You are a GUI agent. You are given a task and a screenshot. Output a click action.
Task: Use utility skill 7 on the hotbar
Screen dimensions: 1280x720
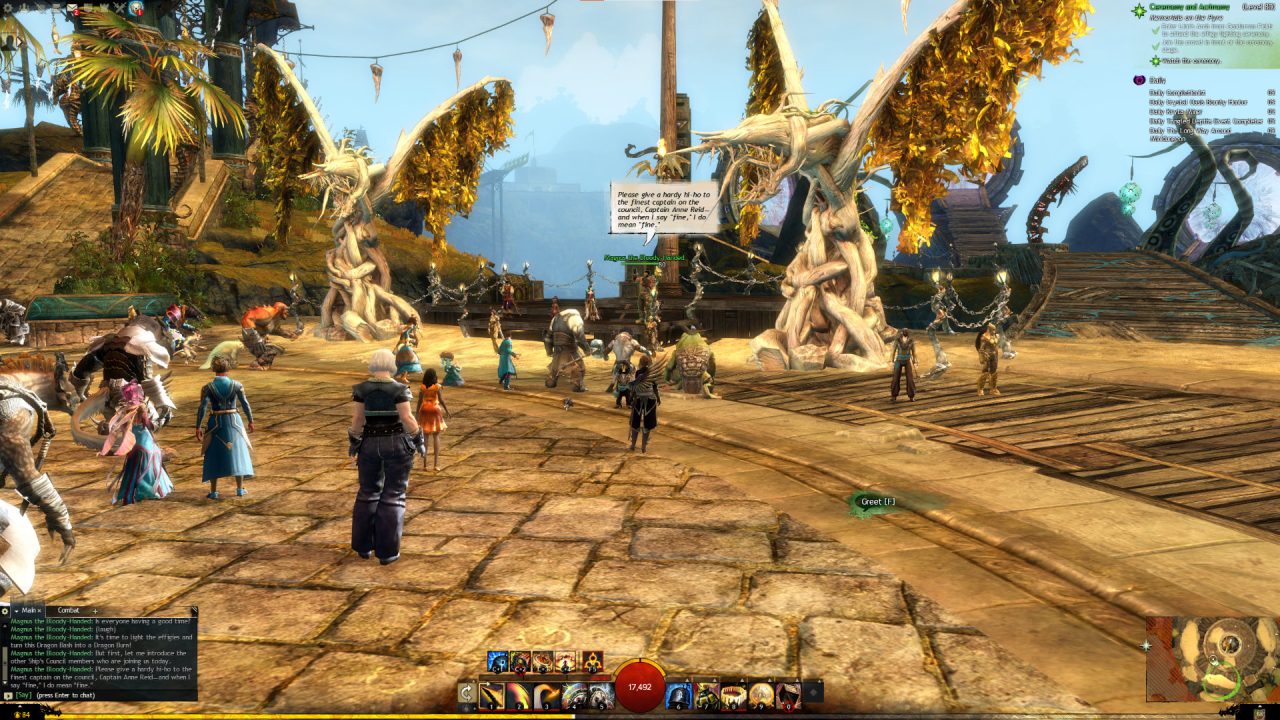pyautogui.click(x=707, y=695)
